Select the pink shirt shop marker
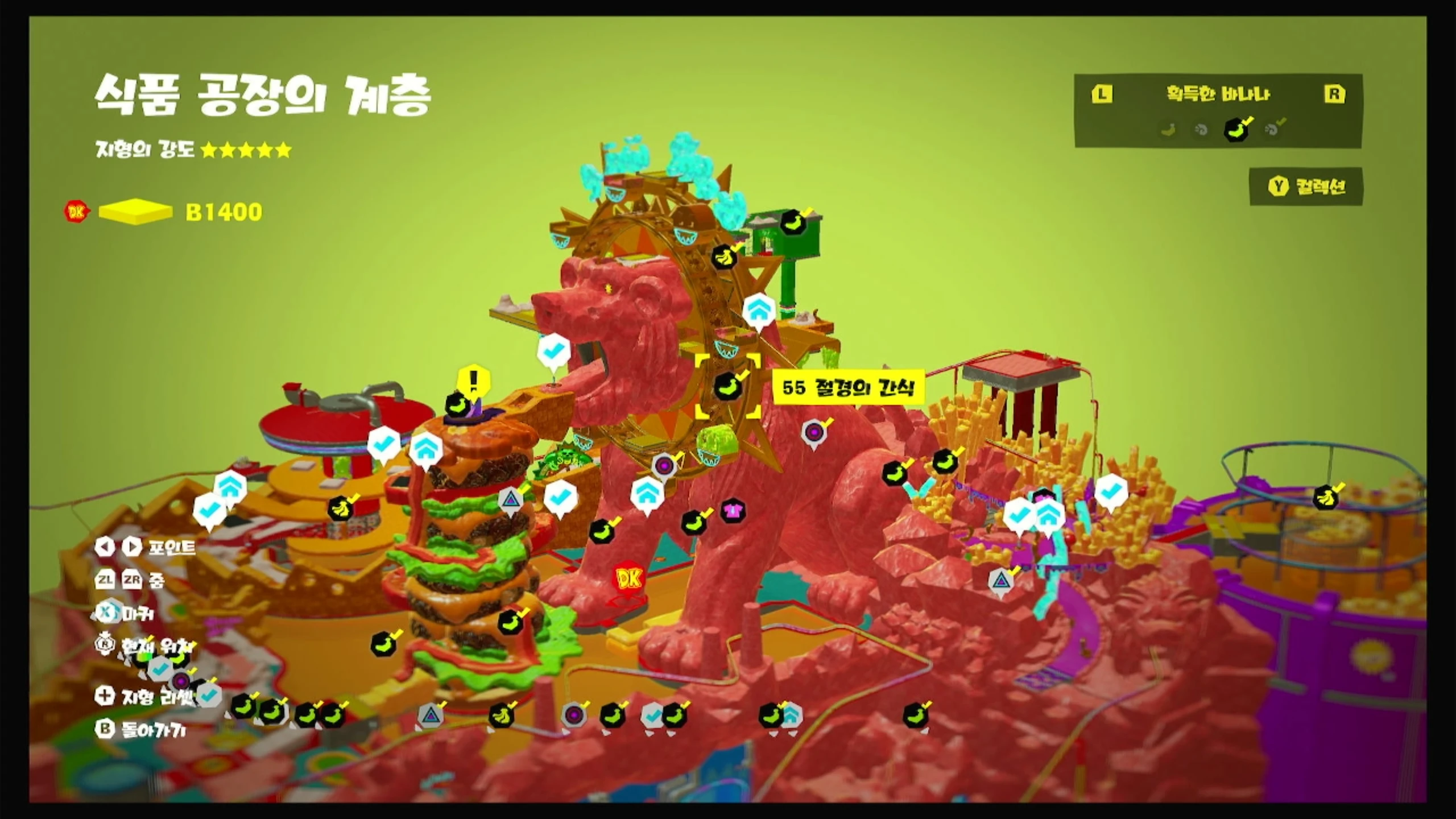The height and width of the screenshot is (819, 1456). pos(733,510)
